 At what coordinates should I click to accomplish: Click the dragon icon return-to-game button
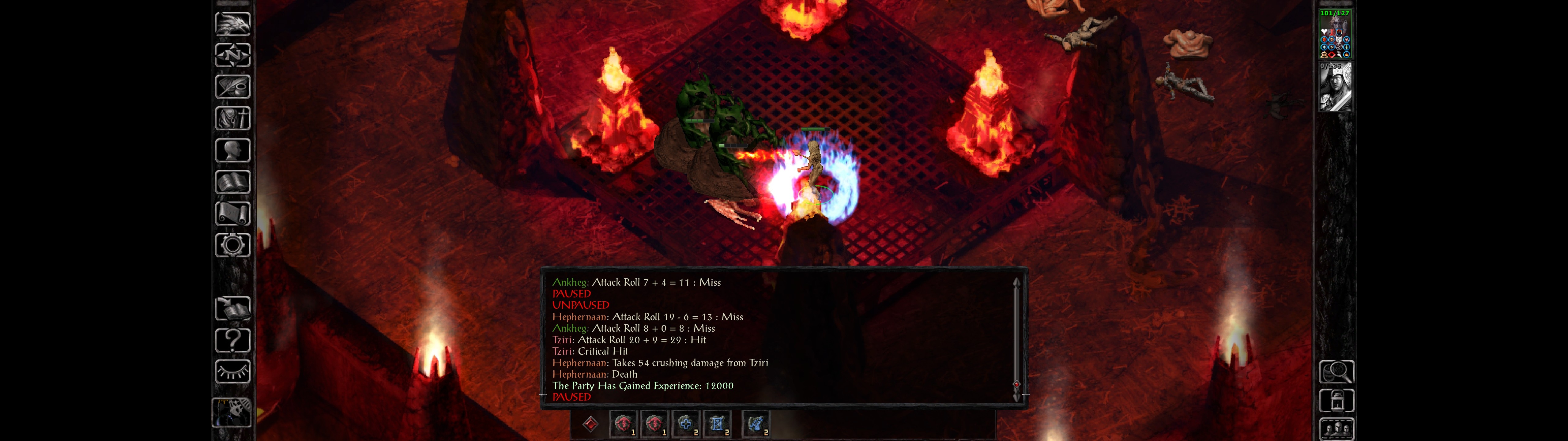pyautogui.click(x=232, y=24)
